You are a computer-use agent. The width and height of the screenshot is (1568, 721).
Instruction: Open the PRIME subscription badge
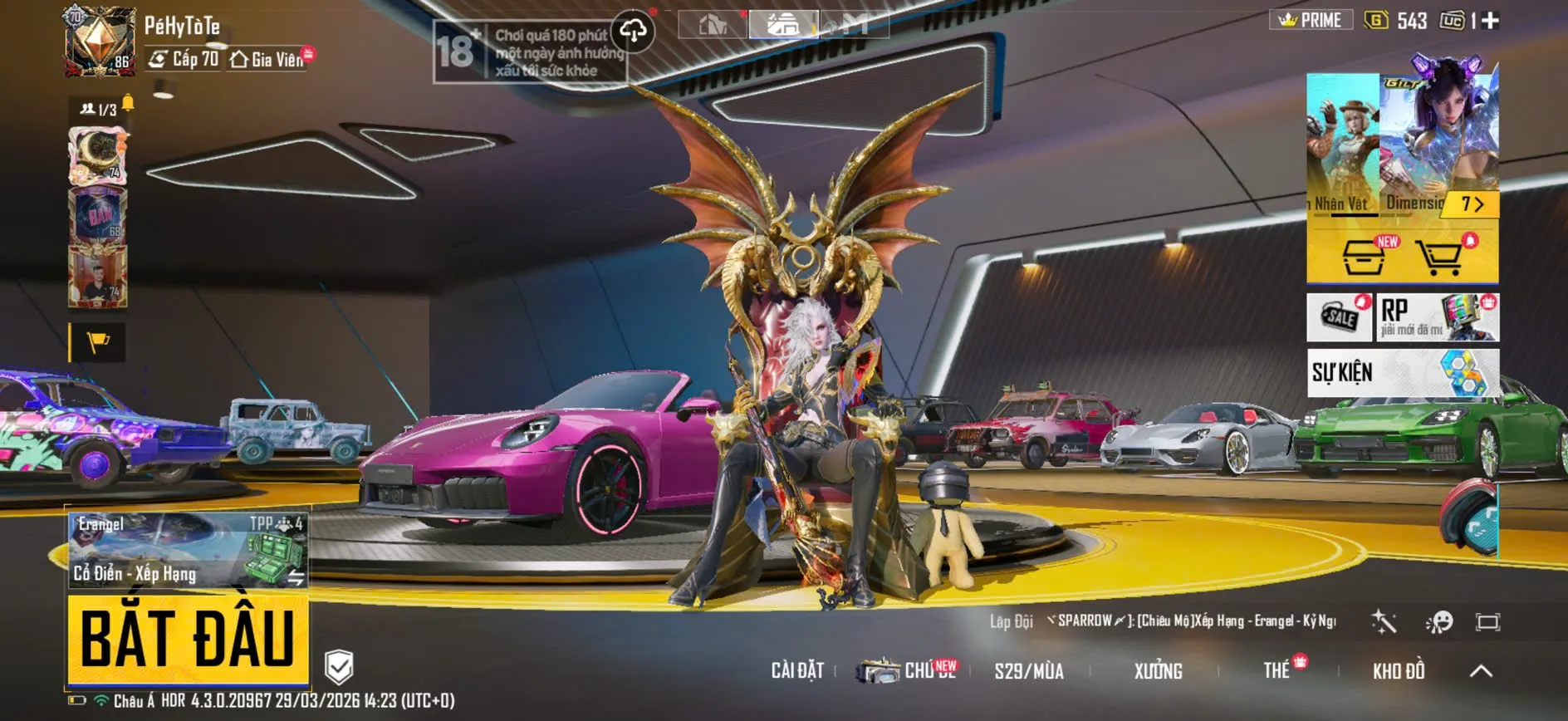[x=1311, y=20]
